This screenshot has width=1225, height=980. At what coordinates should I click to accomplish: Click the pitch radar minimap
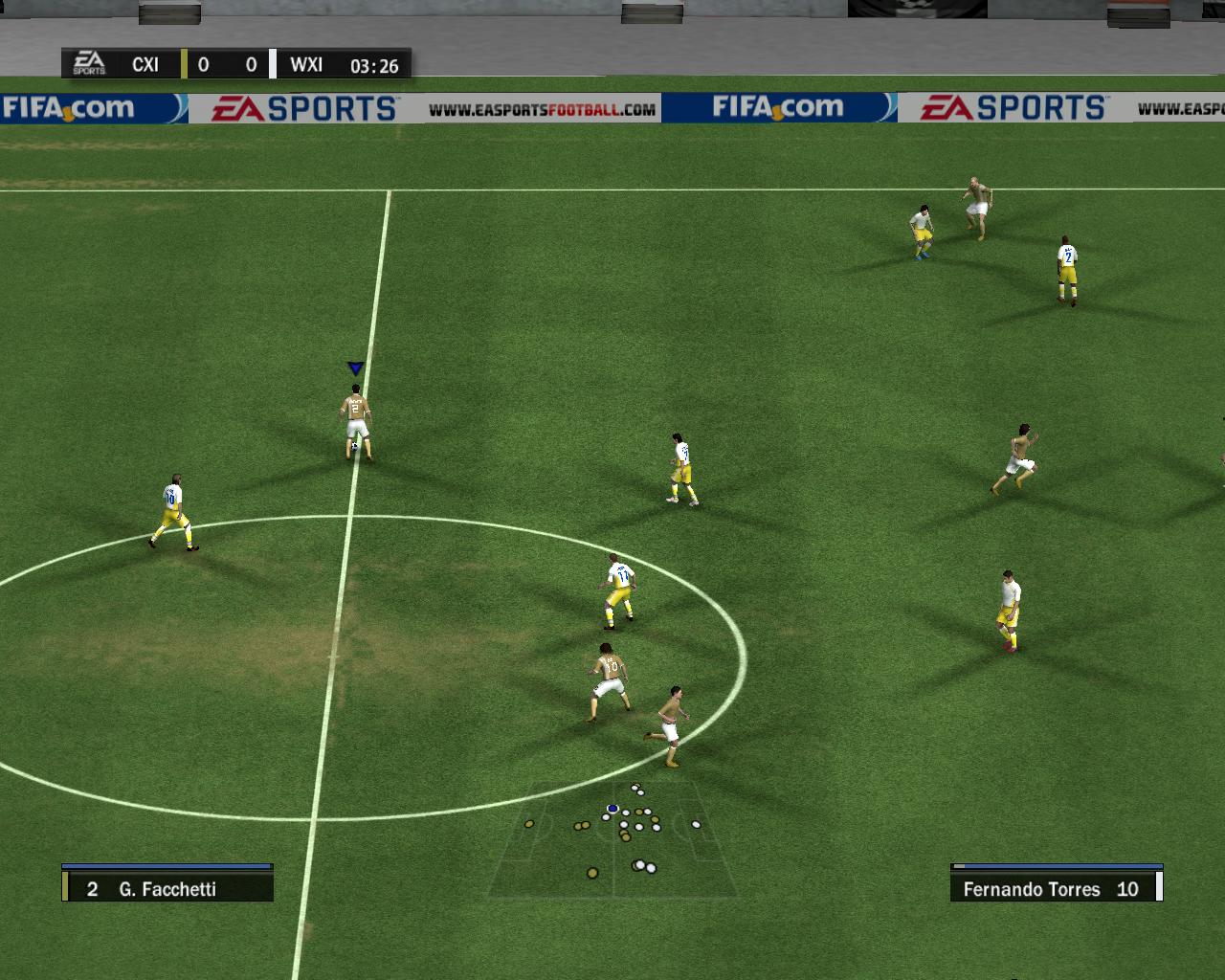click(x=612, y=837)
